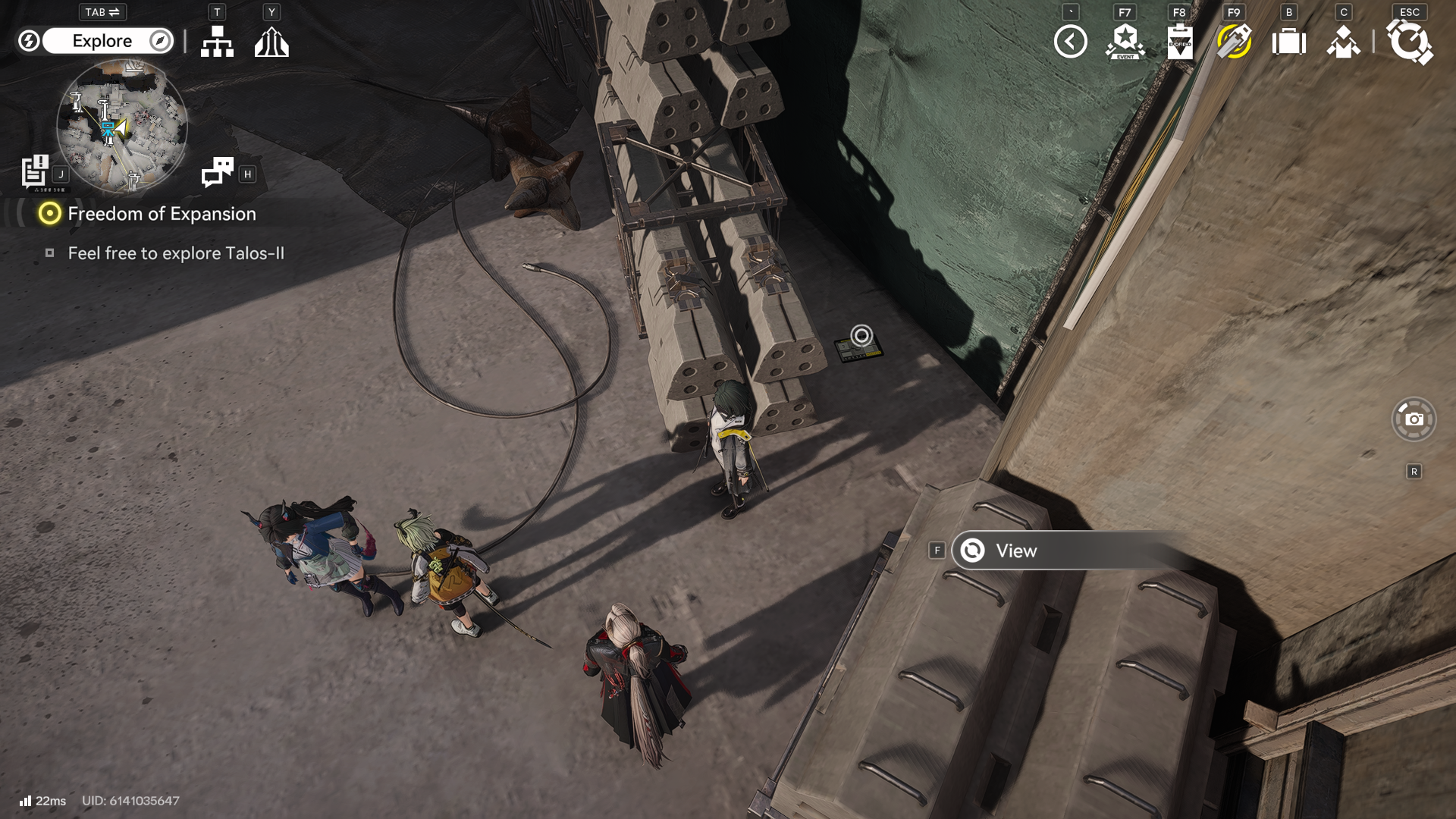Open the hierarchy tree icon menu
1456x819 pixels.
[217, 42]
